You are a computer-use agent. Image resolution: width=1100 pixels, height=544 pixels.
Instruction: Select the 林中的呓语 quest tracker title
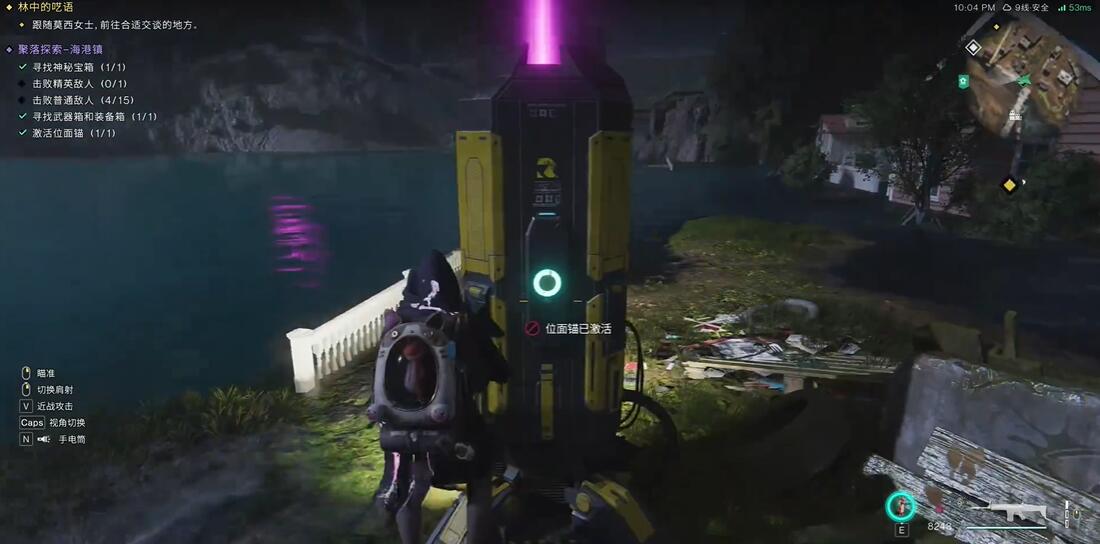click(46, 7)
